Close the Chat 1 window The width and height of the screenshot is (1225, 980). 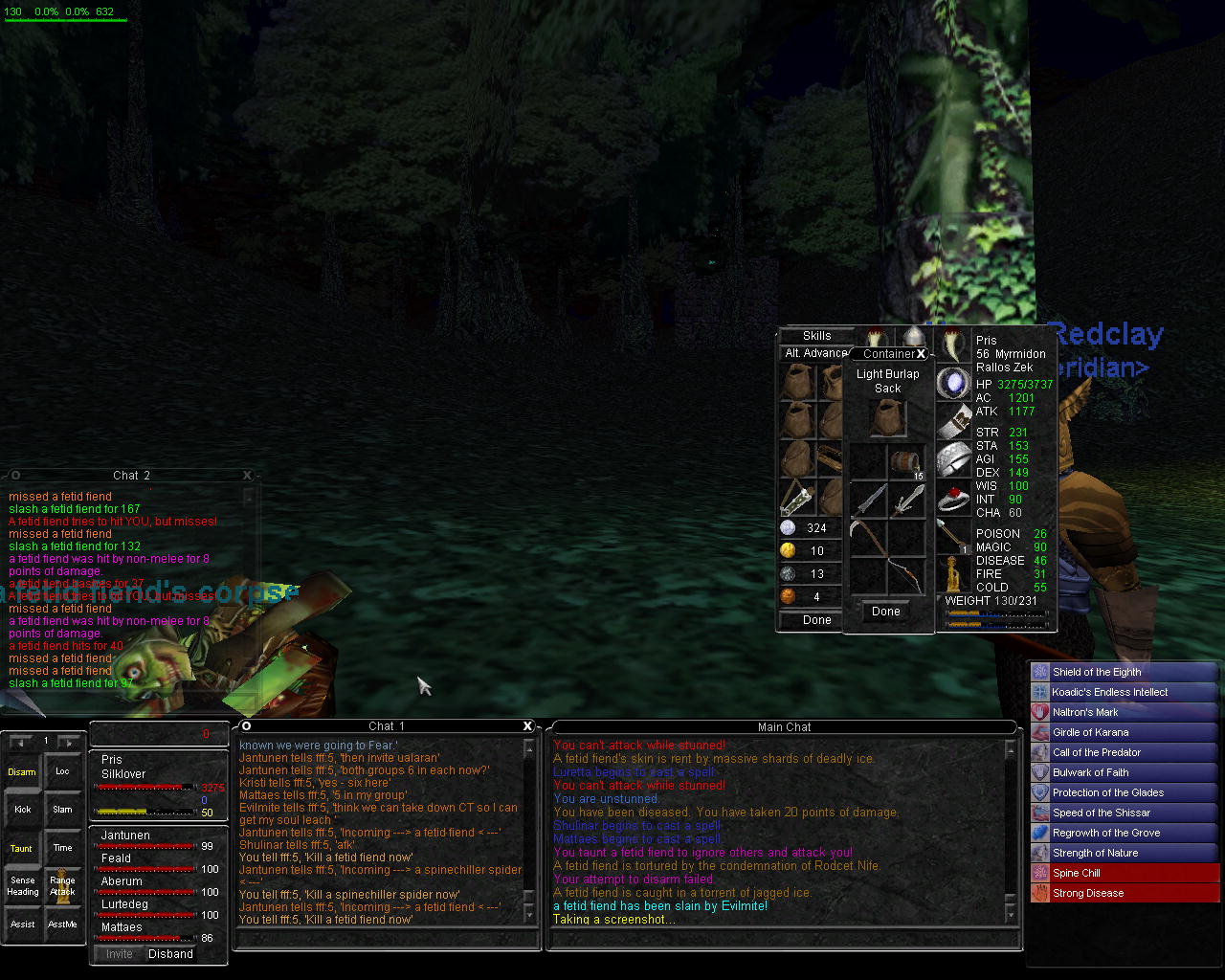[527, 726]
